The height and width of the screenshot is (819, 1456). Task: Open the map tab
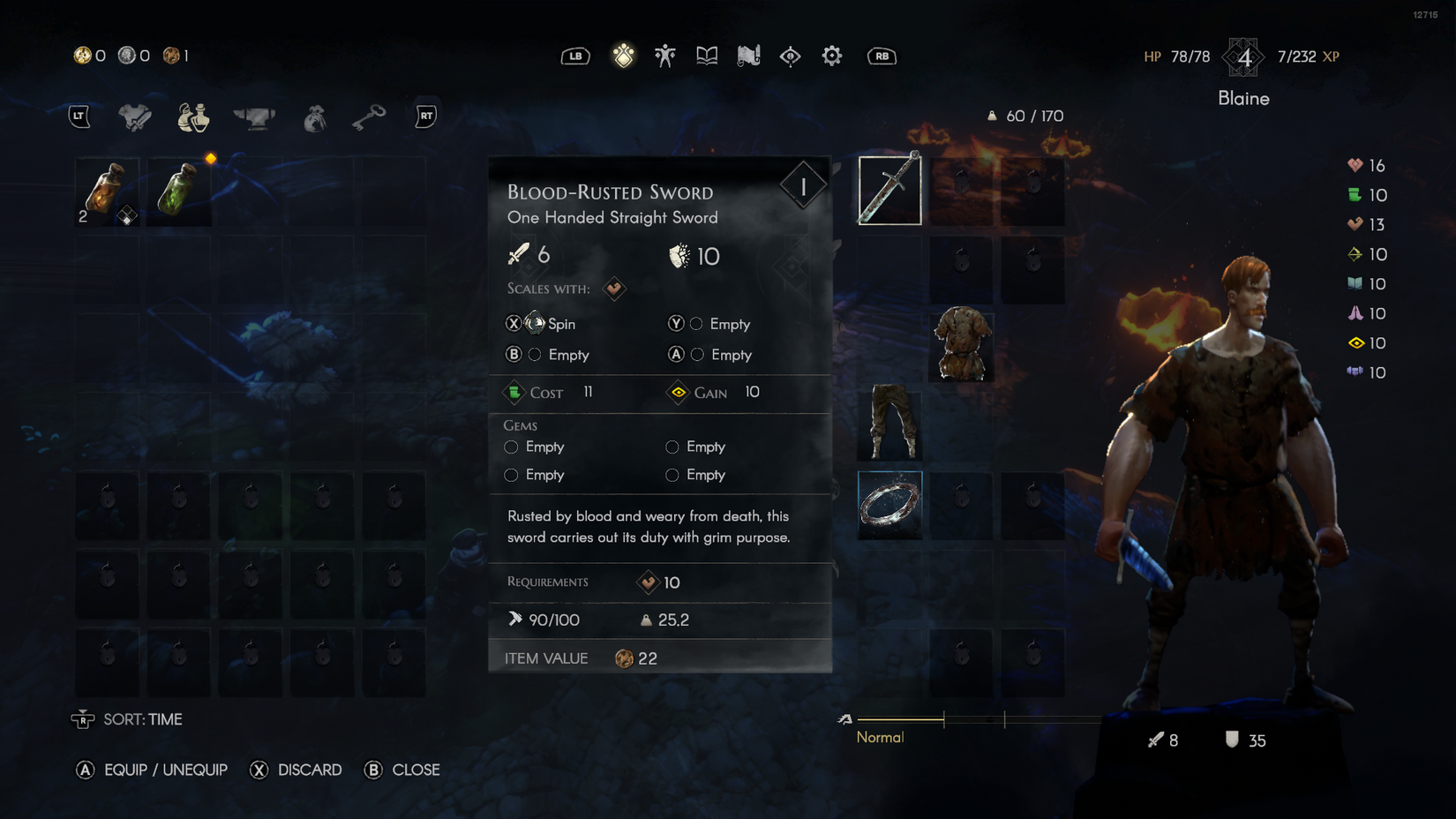click(x=748, y=56)
